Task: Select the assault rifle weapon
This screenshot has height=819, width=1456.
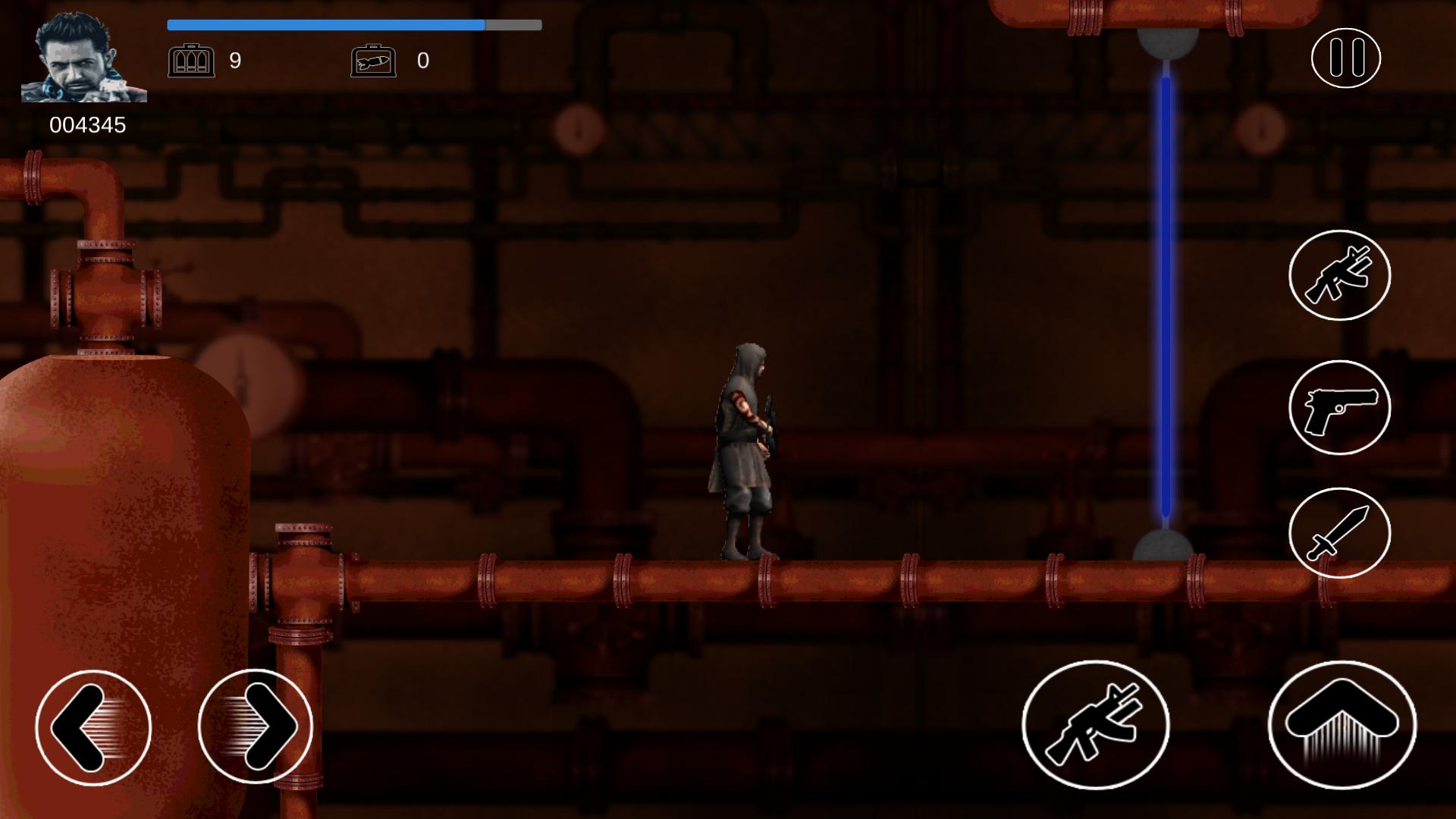Action: pyautogui.click(x=1339, y=275)
